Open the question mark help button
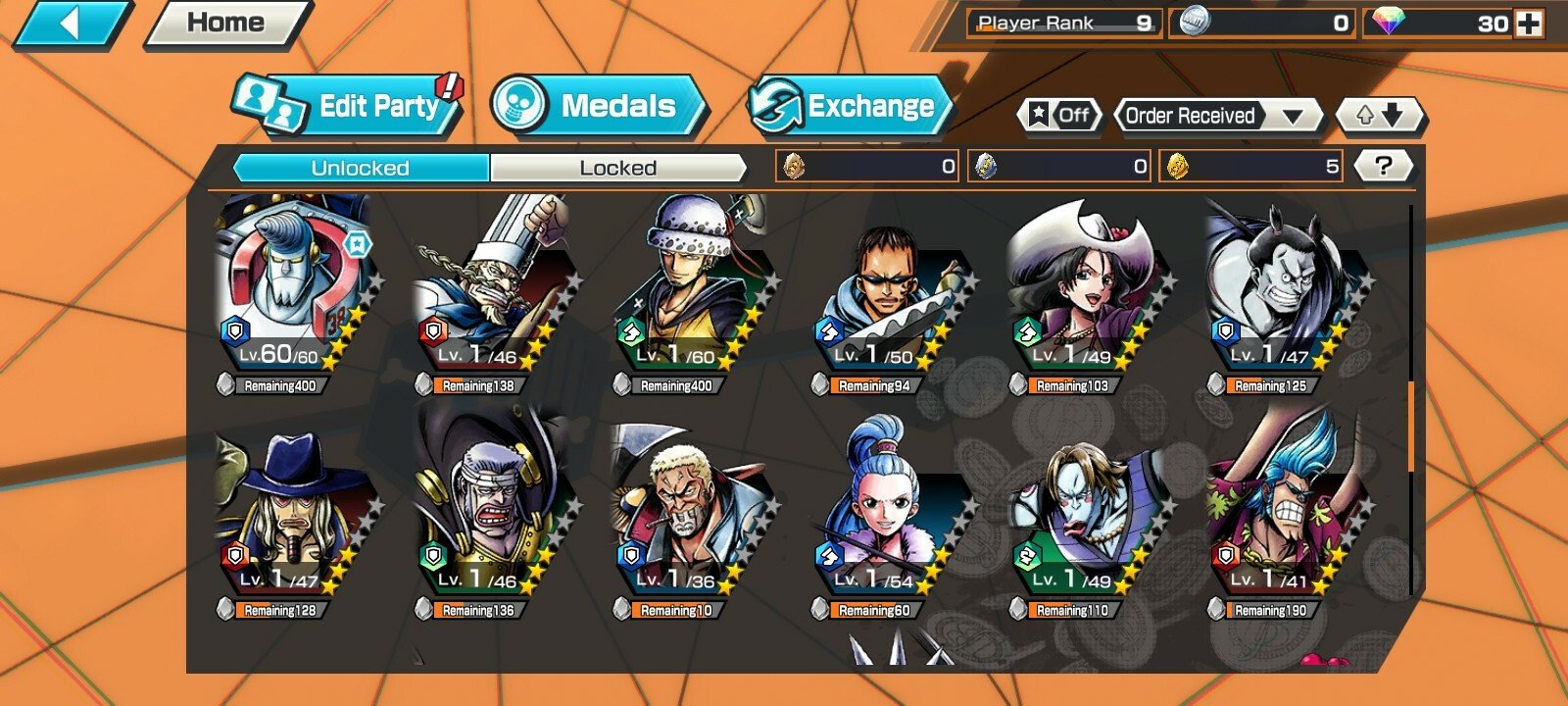 pyautogui.click(x=1383, y=166)
